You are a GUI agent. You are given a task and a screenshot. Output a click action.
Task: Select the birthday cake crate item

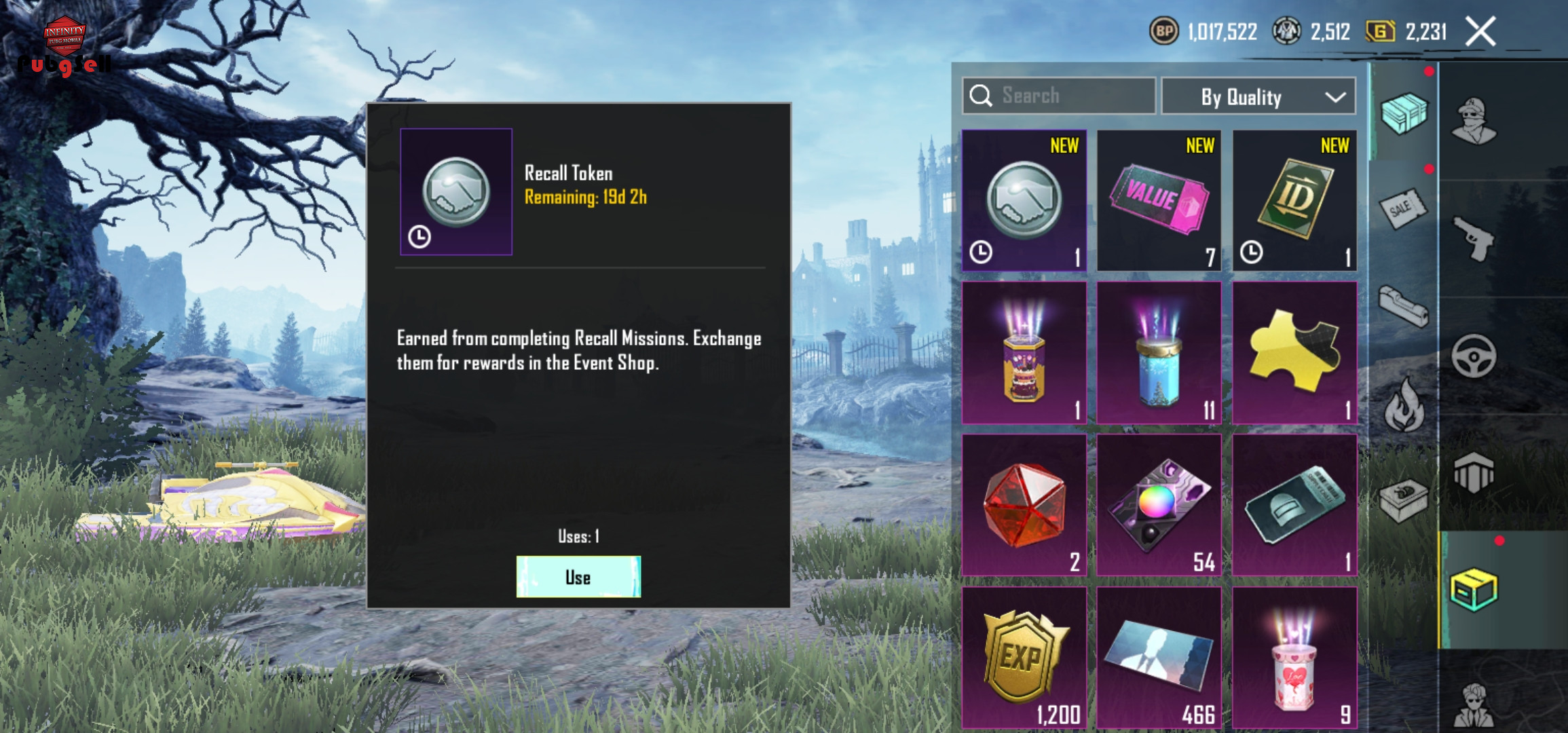(x=1024, y=353)
